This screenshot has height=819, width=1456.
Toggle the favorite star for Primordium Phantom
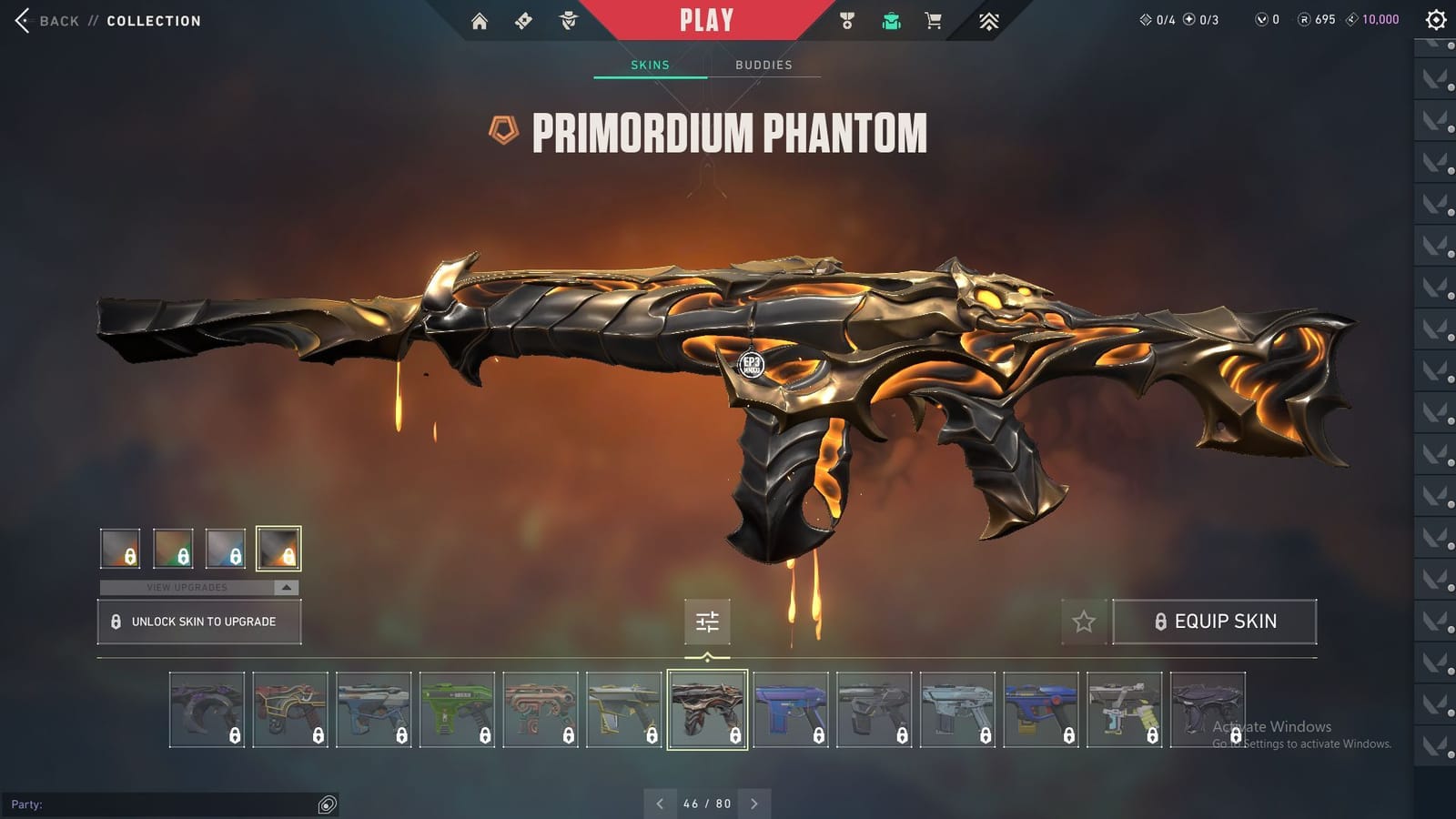pos(1085,622)
